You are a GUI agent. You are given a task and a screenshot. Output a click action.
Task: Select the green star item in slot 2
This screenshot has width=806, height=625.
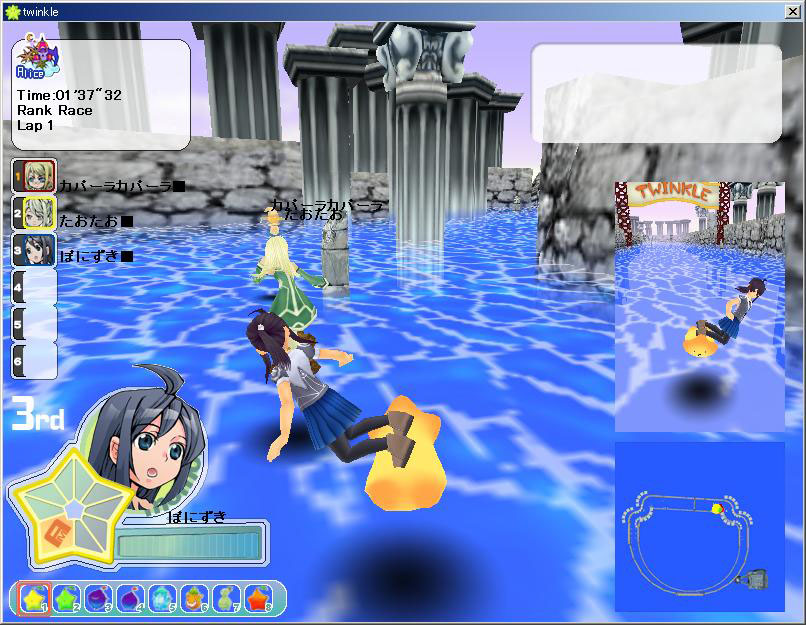click(66, 598)
